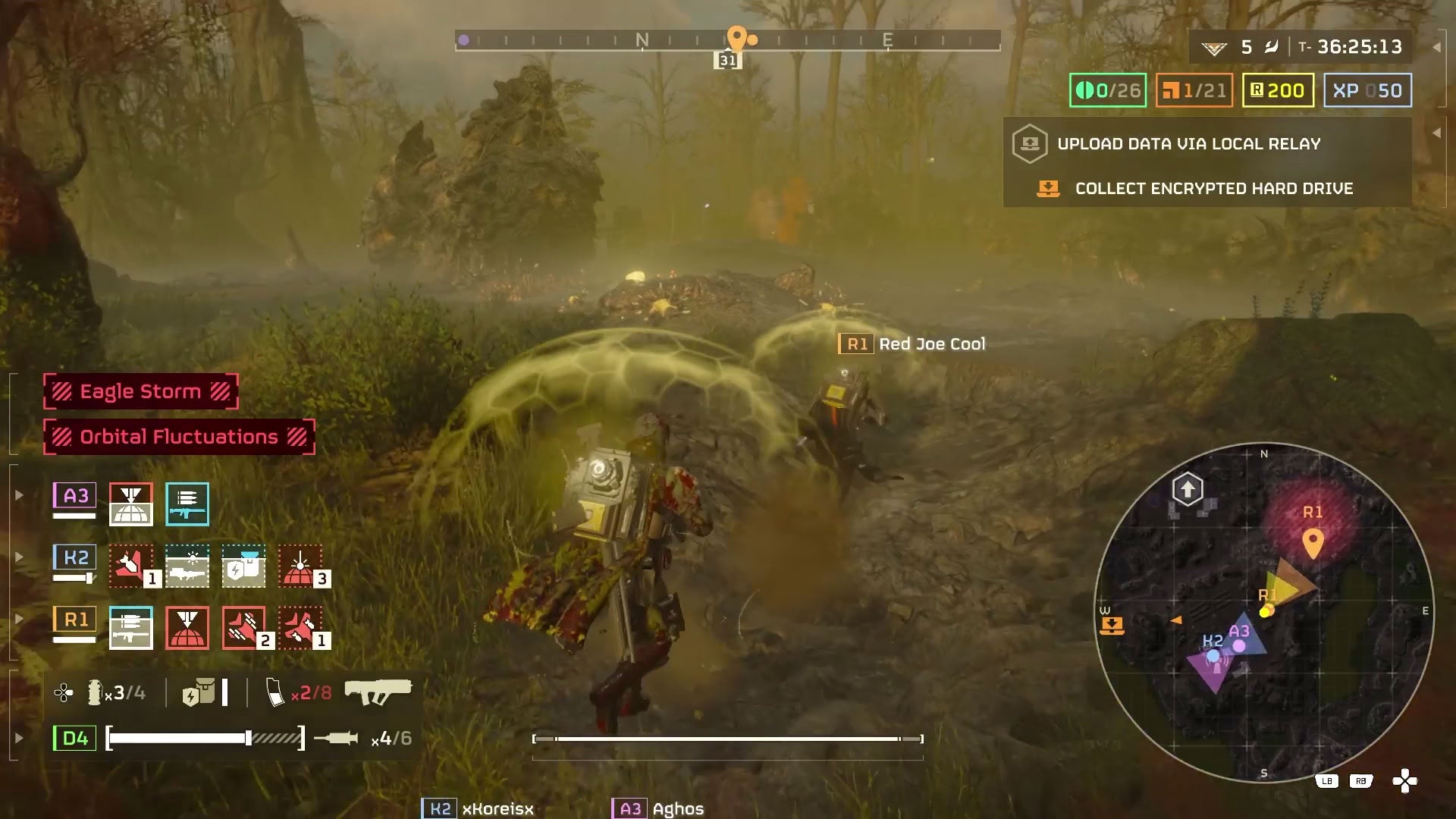Collapse the objective panel with its side arrow

(x=1436, y=133)
